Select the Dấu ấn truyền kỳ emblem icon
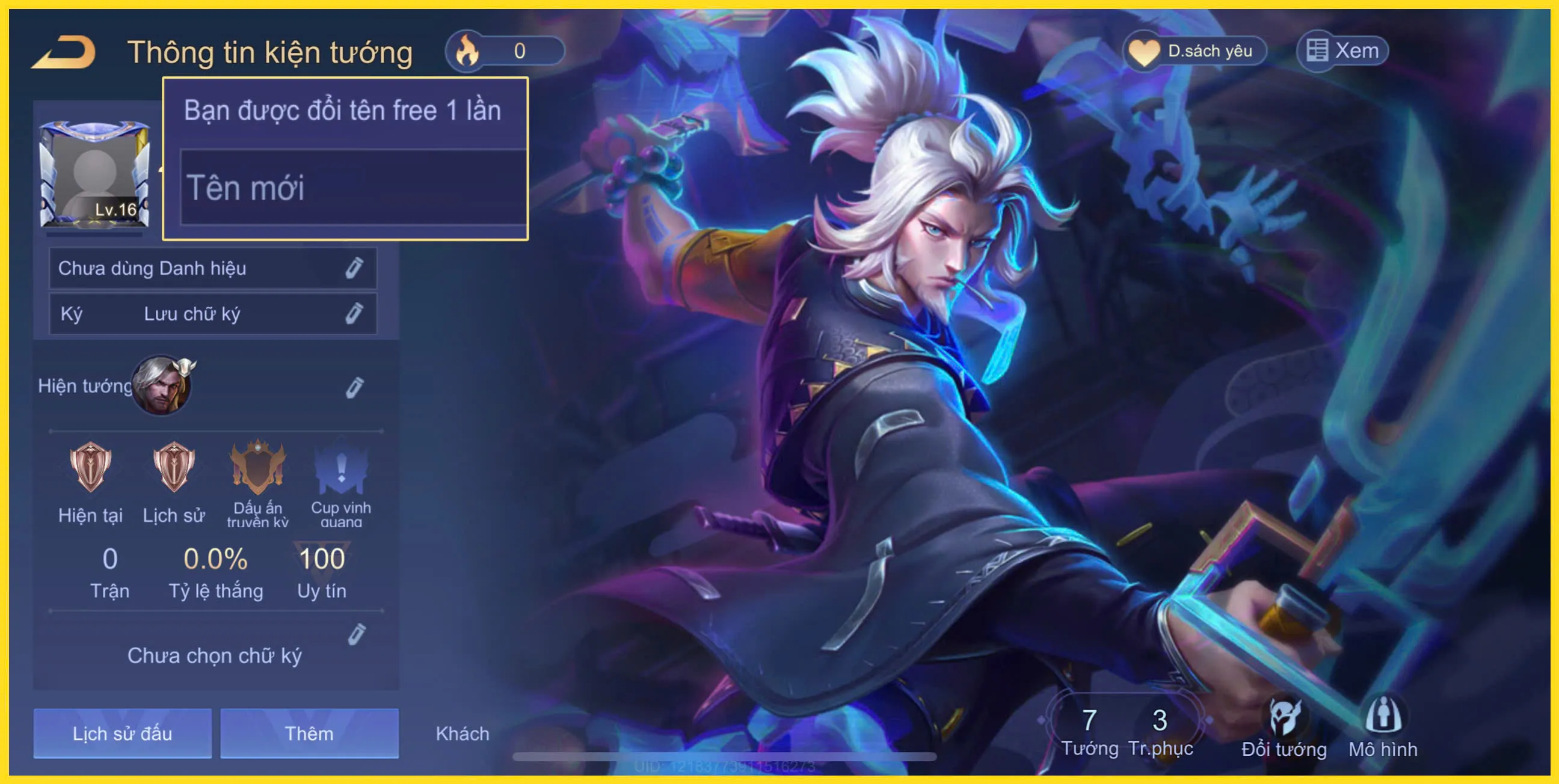 coord(258,469)
